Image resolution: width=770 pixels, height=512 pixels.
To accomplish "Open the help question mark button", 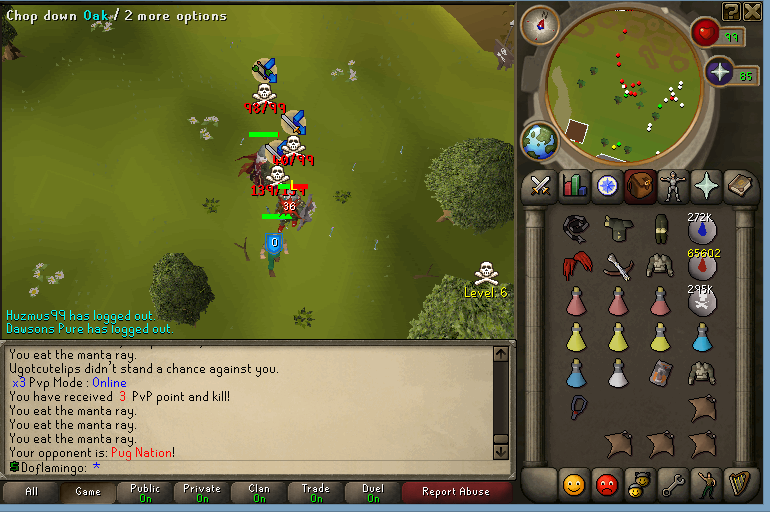I will click(731, 11).
